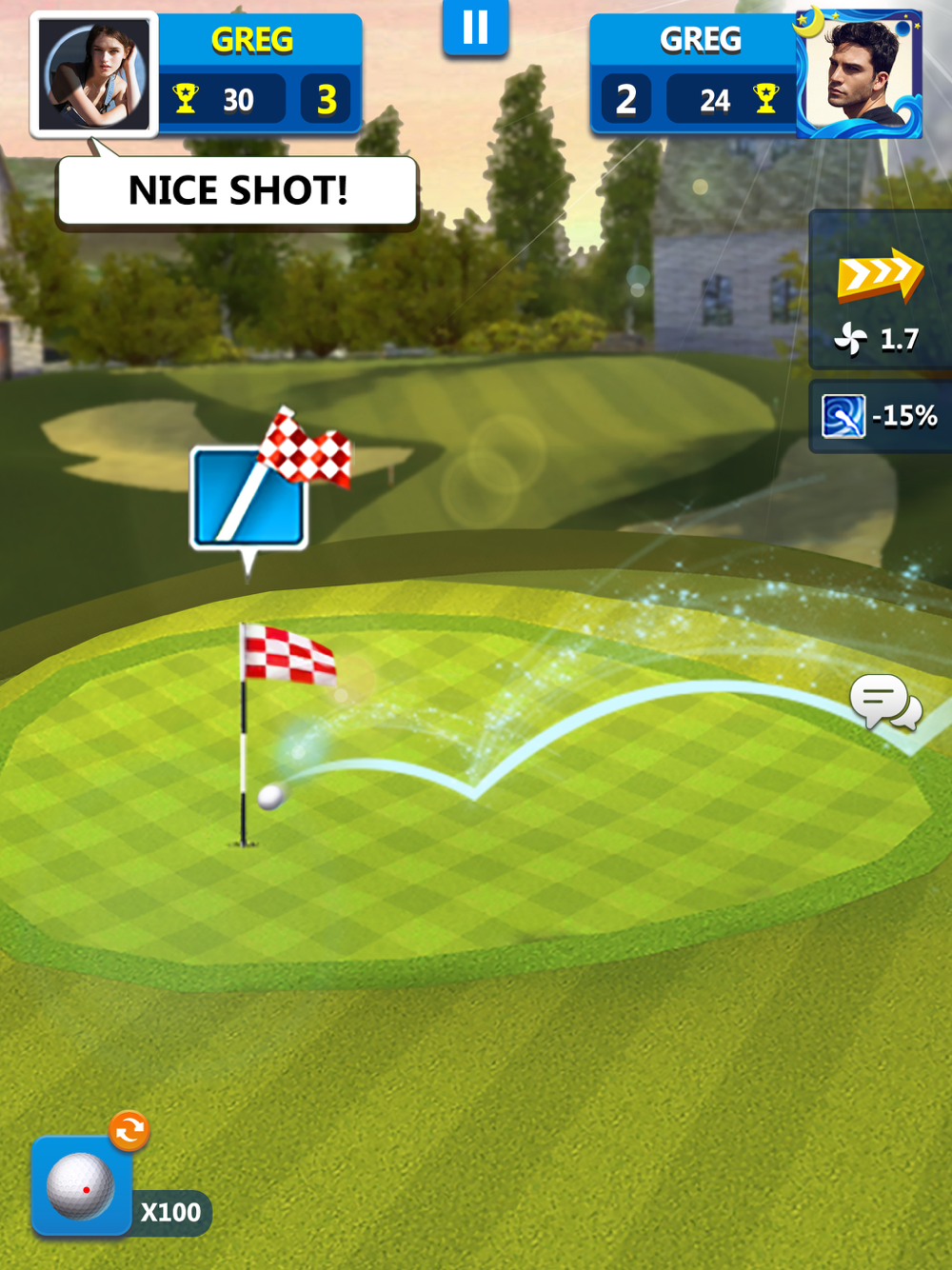952x1270 pixels.
Task: Pause the game with the top button
Action: point(475,28)
